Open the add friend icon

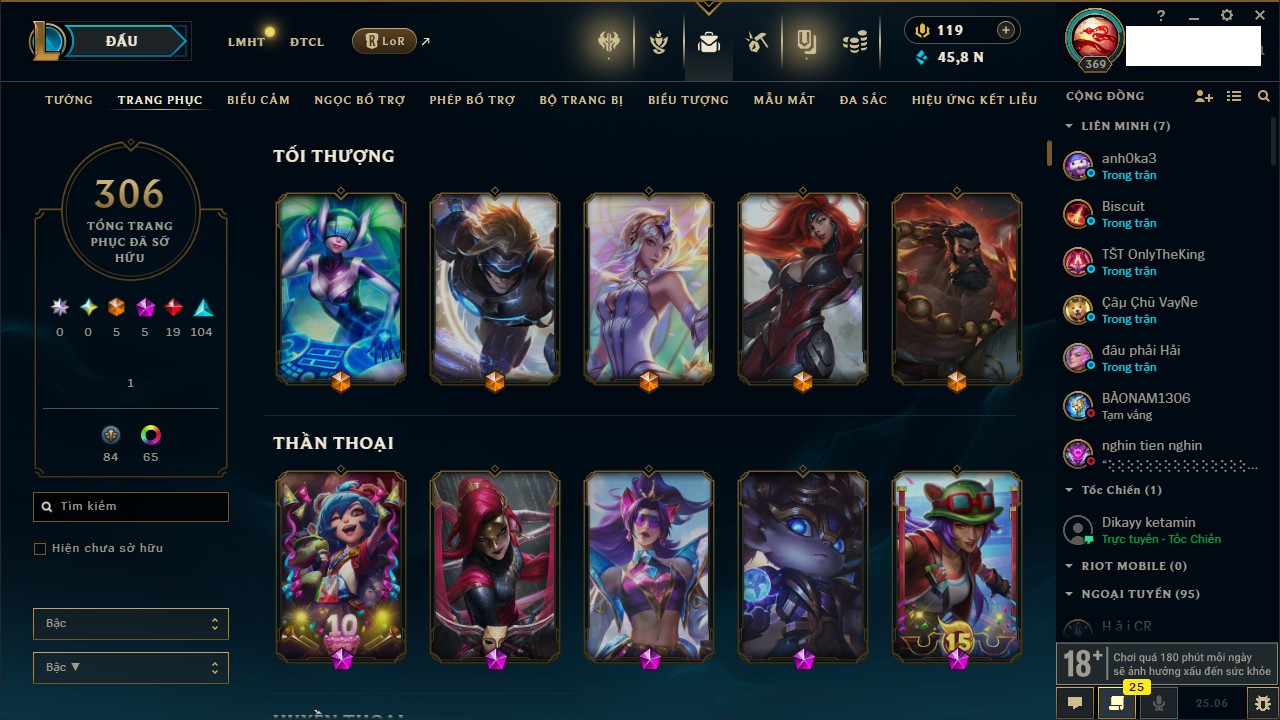pos(1203,97)
